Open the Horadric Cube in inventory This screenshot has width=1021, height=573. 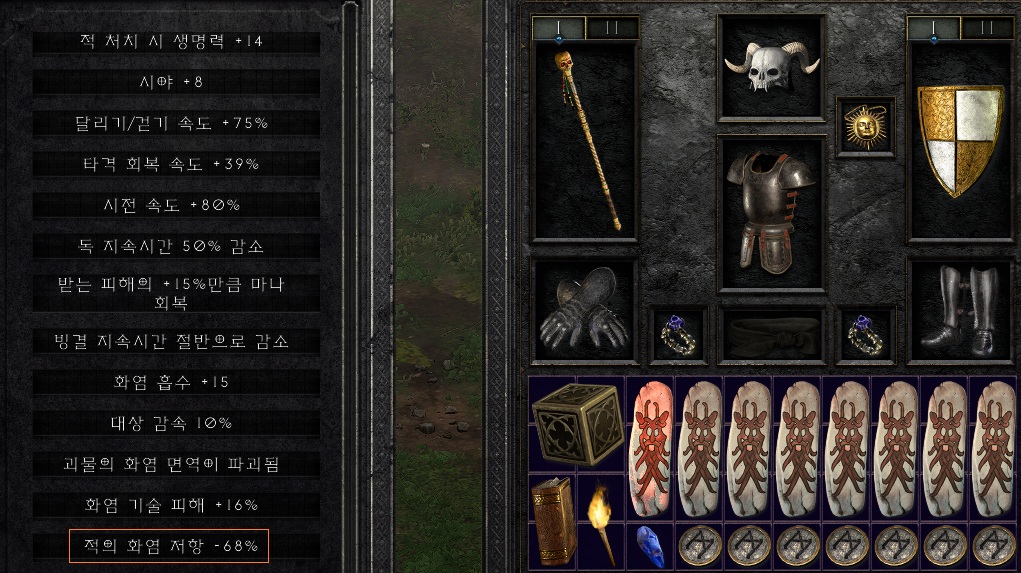click(576, 424)
